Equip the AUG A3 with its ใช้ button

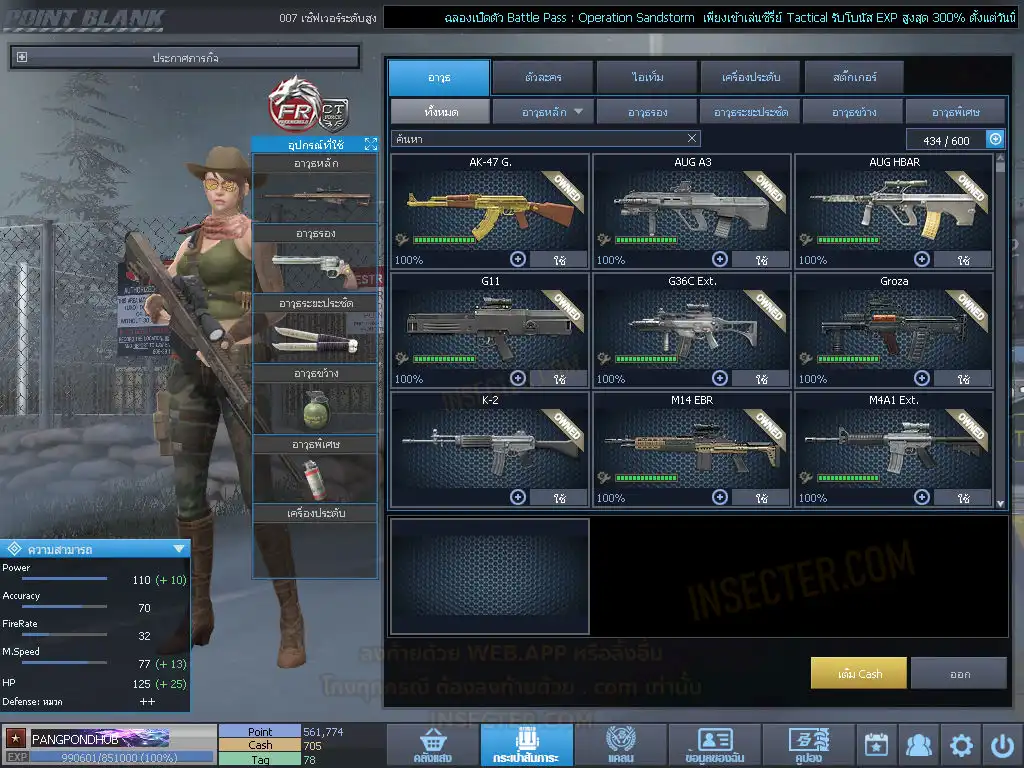point(760,260)
